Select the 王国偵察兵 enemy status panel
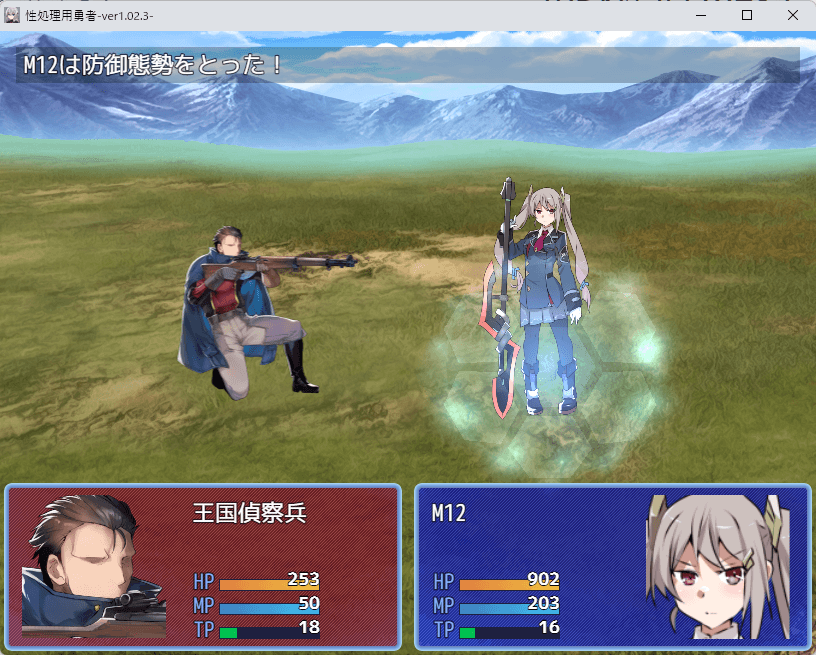816x655 pixels. pos(203,566)
